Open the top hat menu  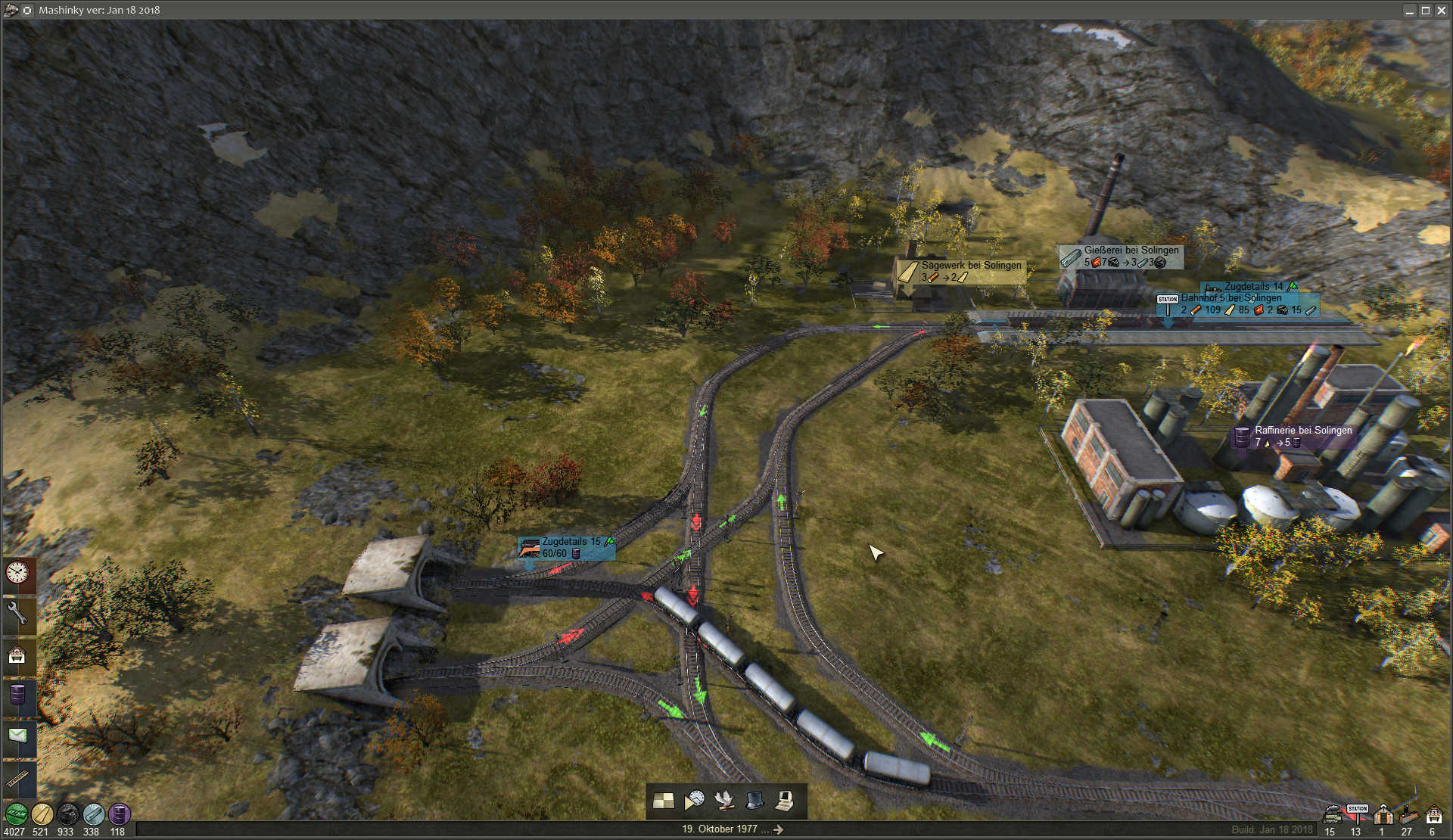point(755,801)
